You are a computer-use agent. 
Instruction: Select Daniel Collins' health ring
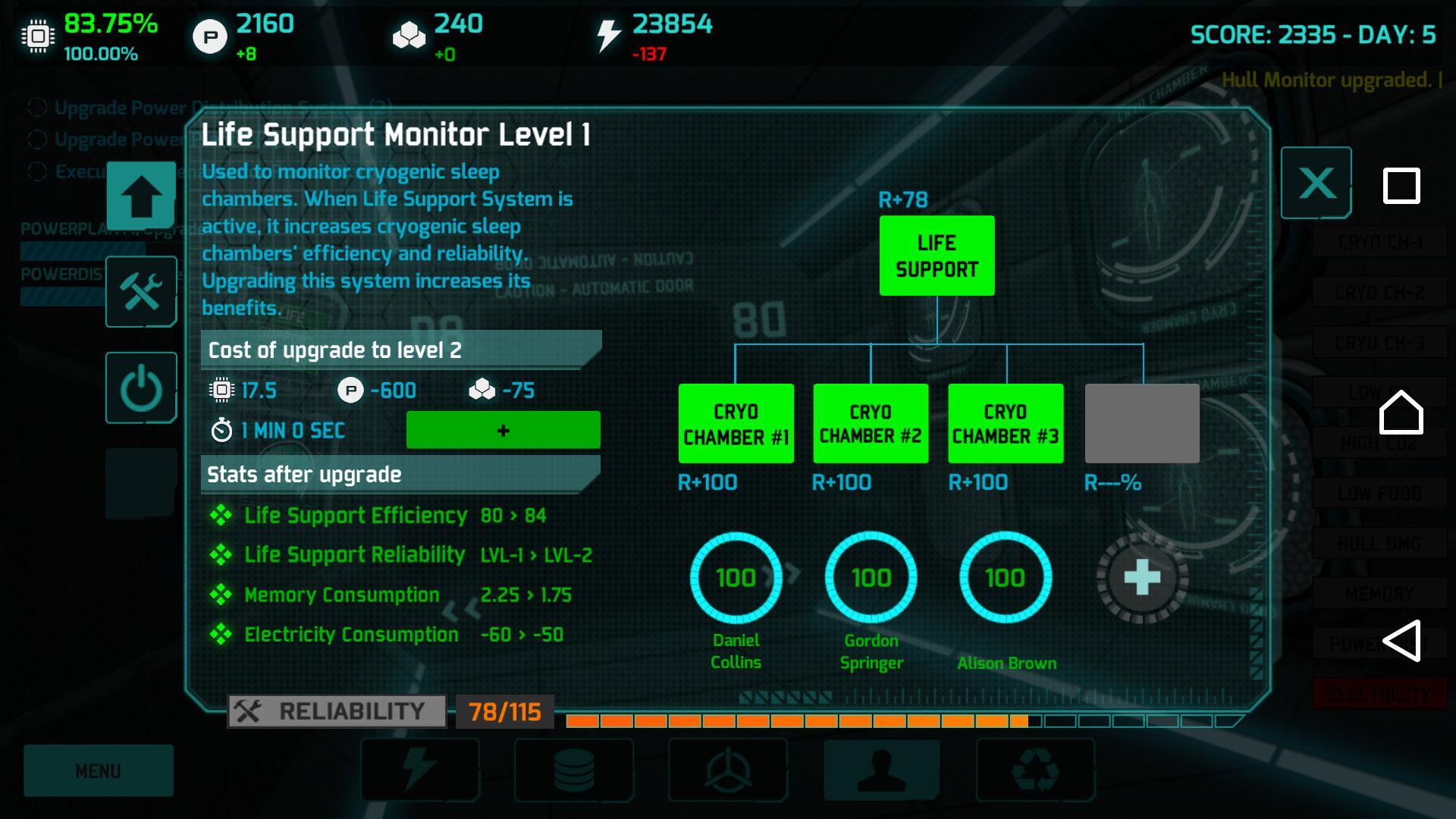736,578
